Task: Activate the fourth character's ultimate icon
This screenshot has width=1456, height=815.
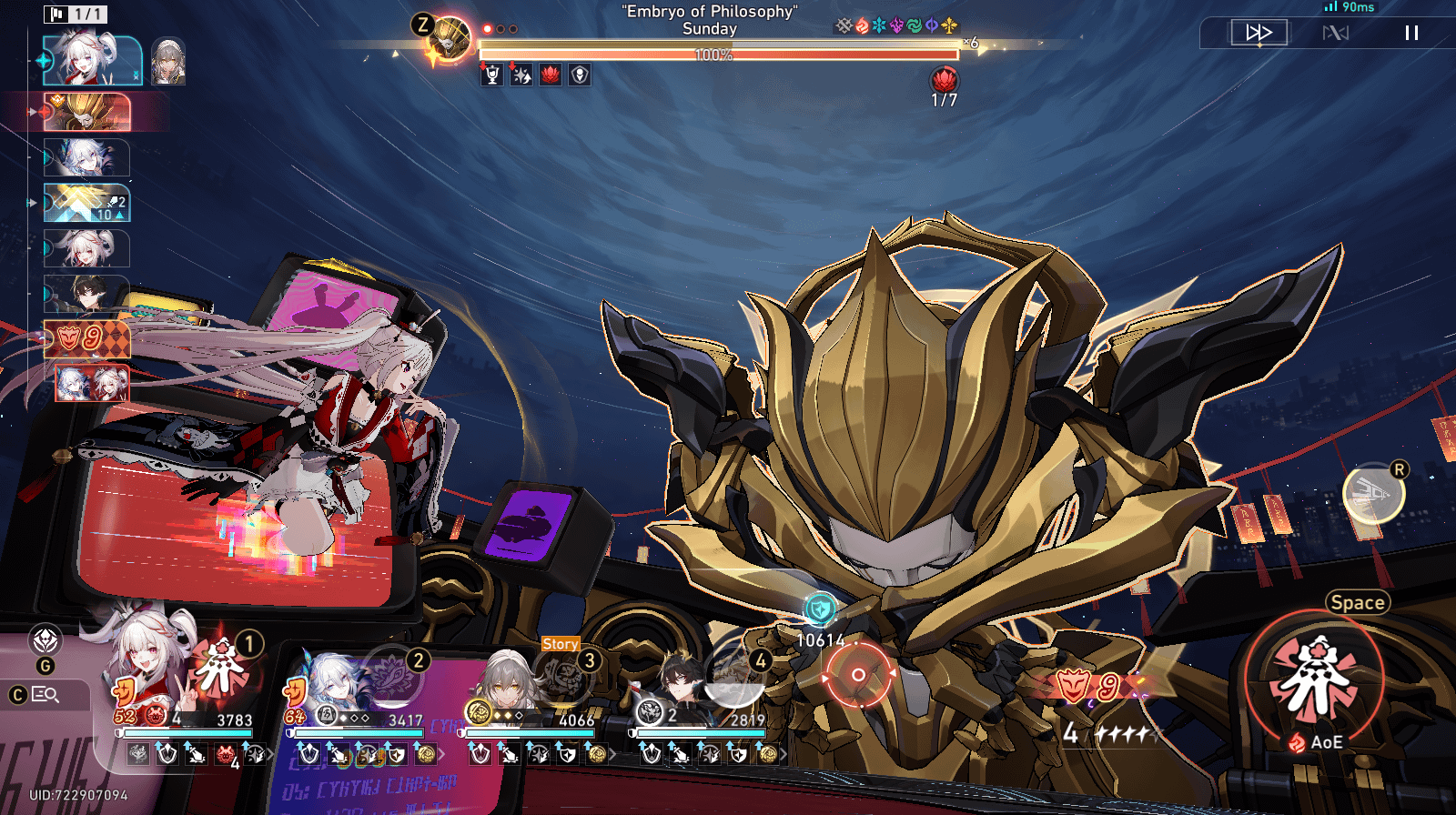Action: click(x=733, y=678)
